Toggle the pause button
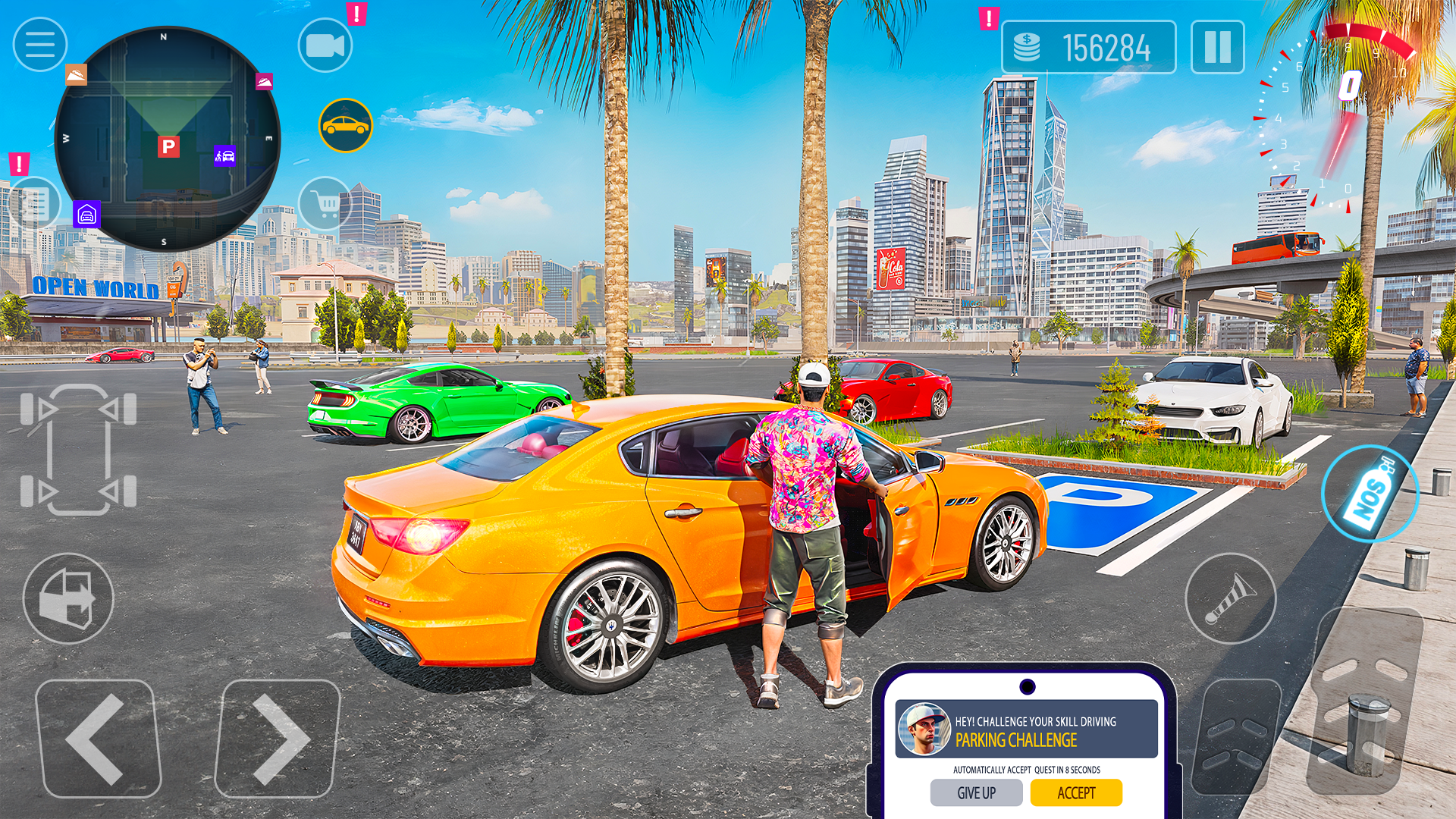The height and width of the screenshot is (819, 1456). coord(1219,48)
